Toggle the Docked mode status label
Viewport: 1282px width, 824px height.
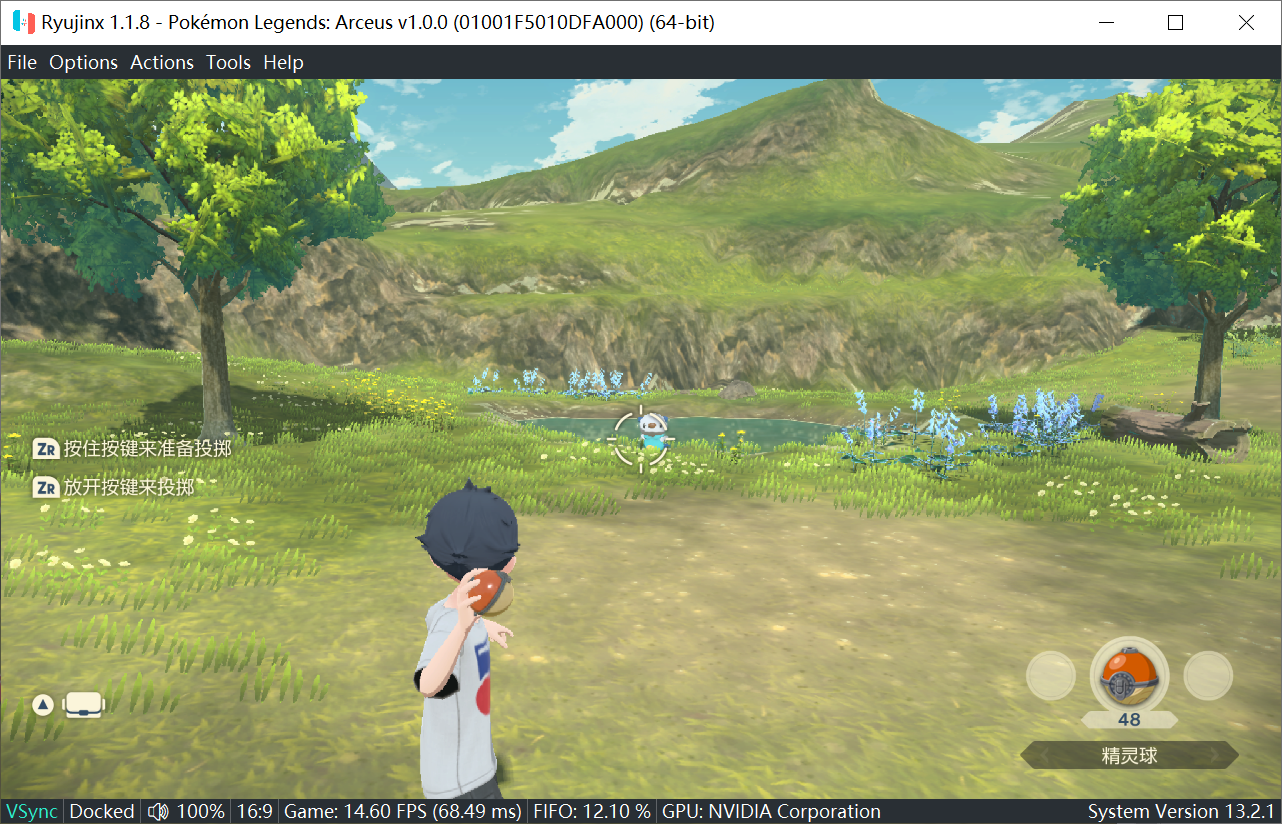coord(102,811)
